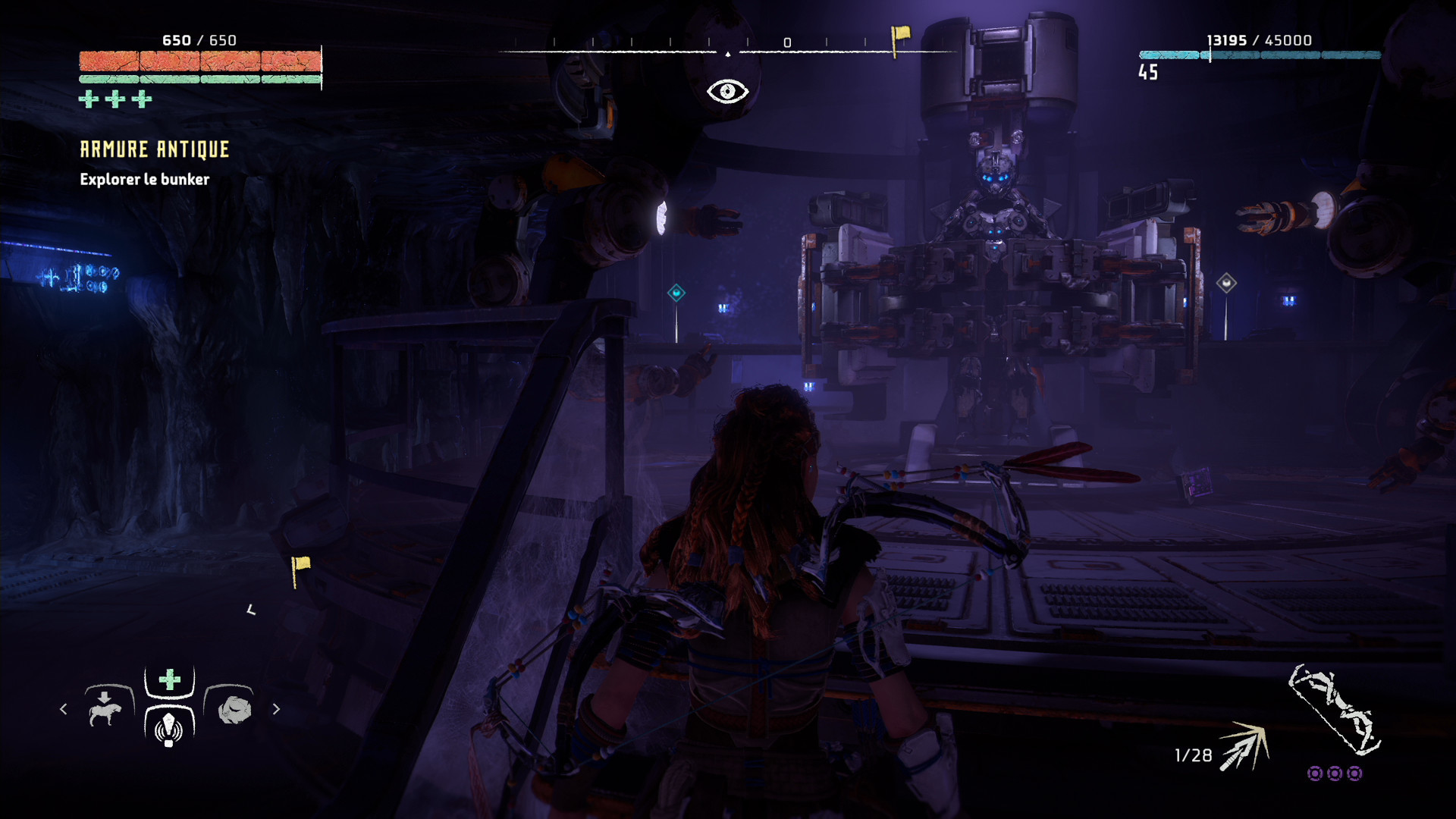Viewport: 1456px width, 819px height.
Task: Cycle the tool wheel using the right chevron
Action: pos(276,709)
